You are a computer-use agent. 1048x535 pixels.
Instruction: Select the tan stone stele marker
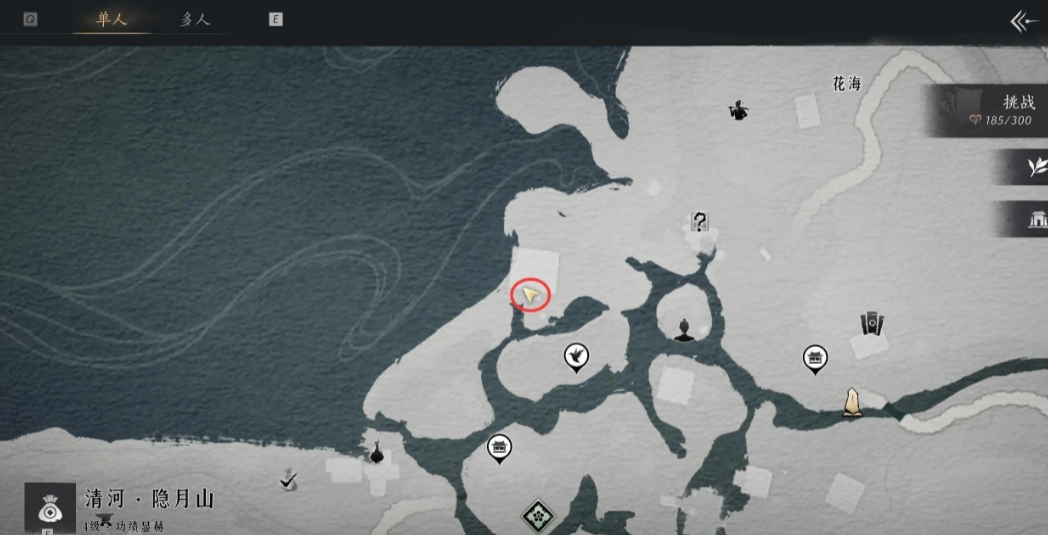(x=852, y=401)
